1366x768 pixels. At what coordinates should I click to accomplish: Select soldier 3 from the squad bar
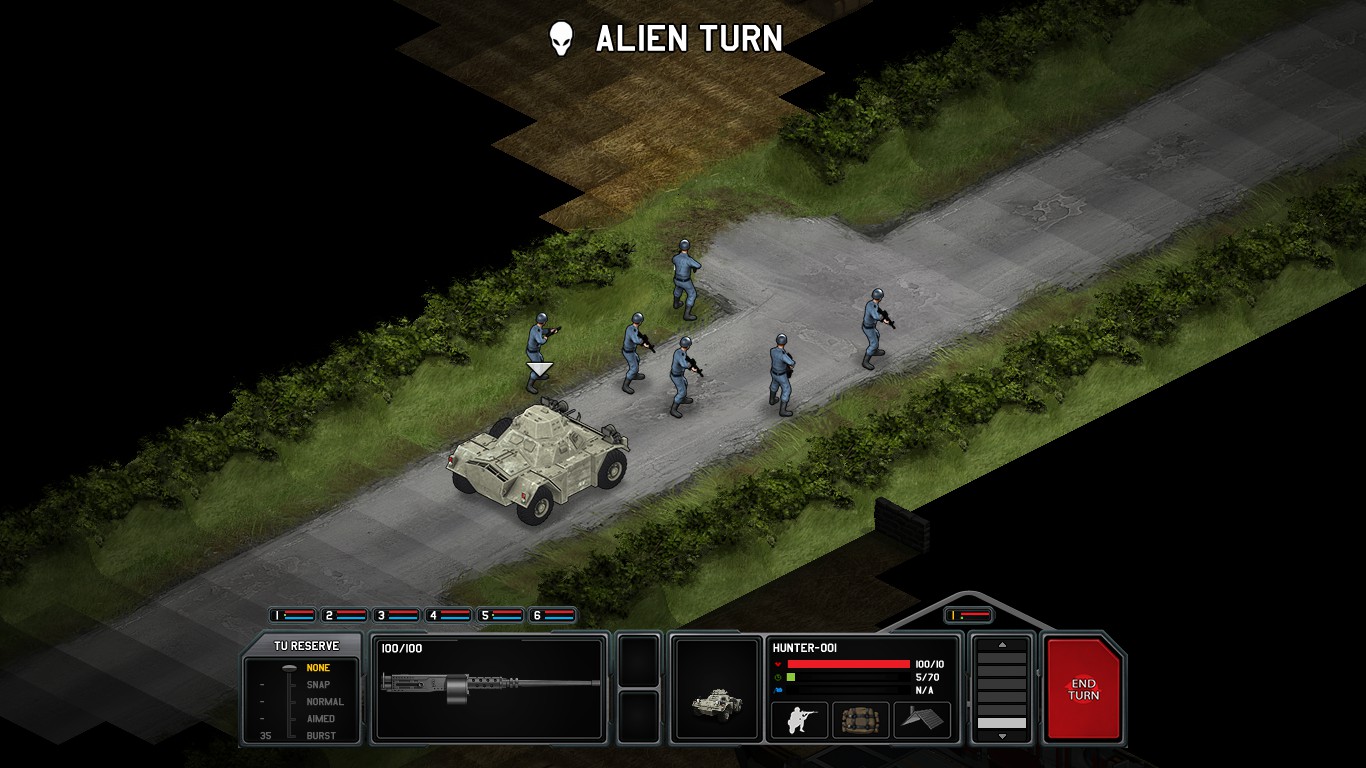[x=396, y=615]
